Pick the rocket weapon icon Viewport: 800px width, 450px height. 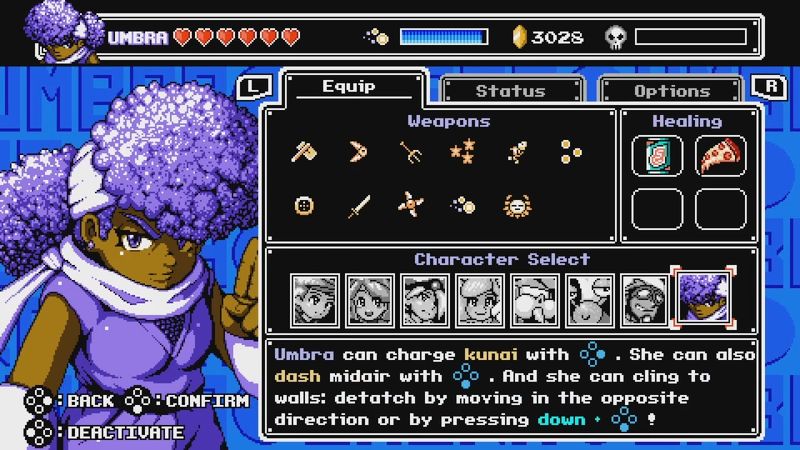[x=515, y=152]
